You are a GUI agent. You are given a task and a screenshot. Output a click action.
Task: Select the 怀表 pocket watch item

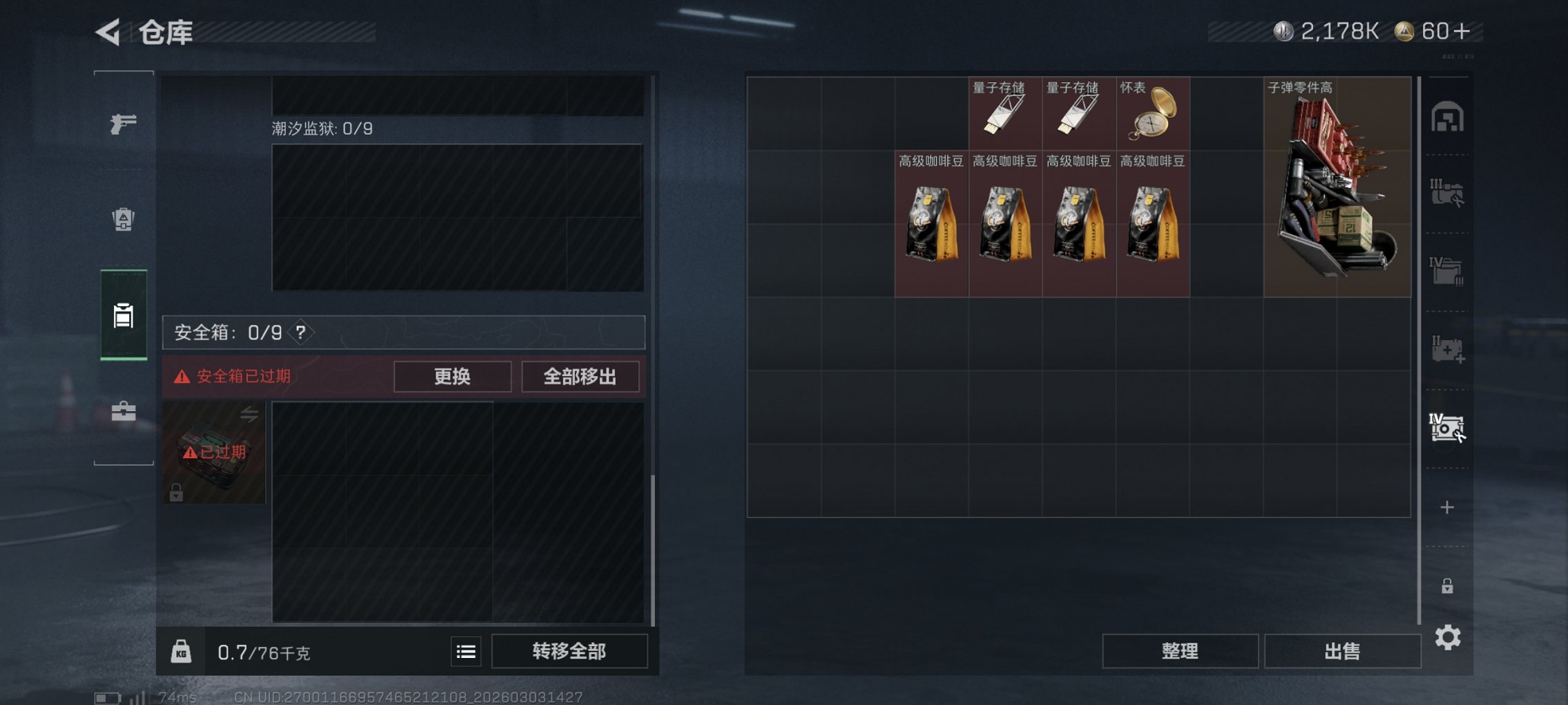[1151, 114]
